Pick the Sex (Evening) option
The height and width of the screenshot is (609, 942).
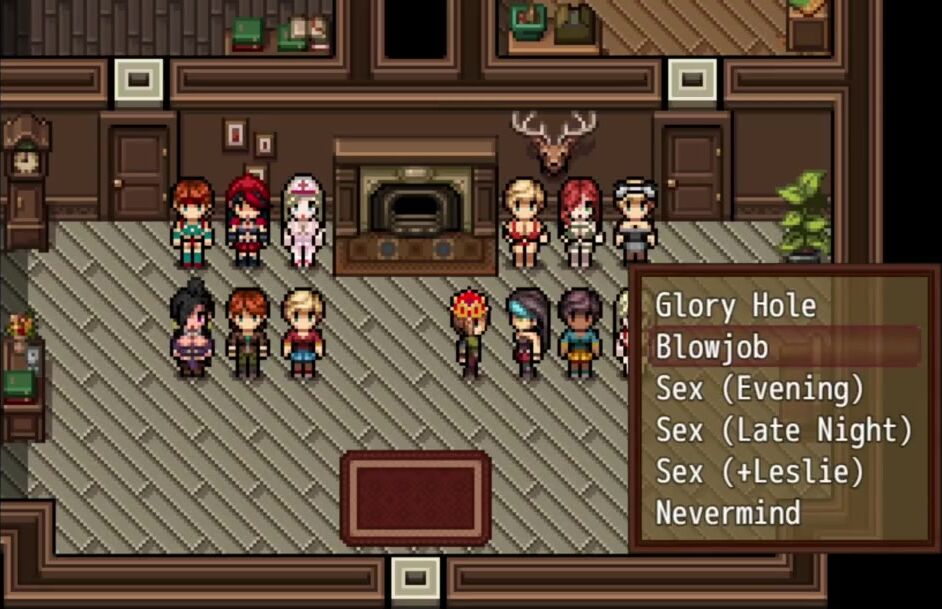[759, 389]
